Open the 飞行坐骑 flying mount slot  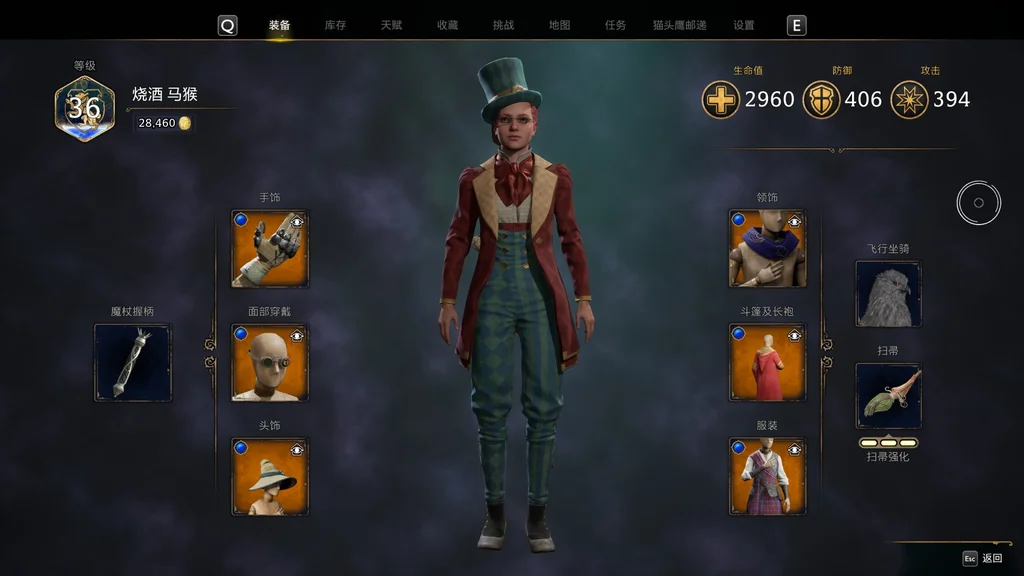888,294
